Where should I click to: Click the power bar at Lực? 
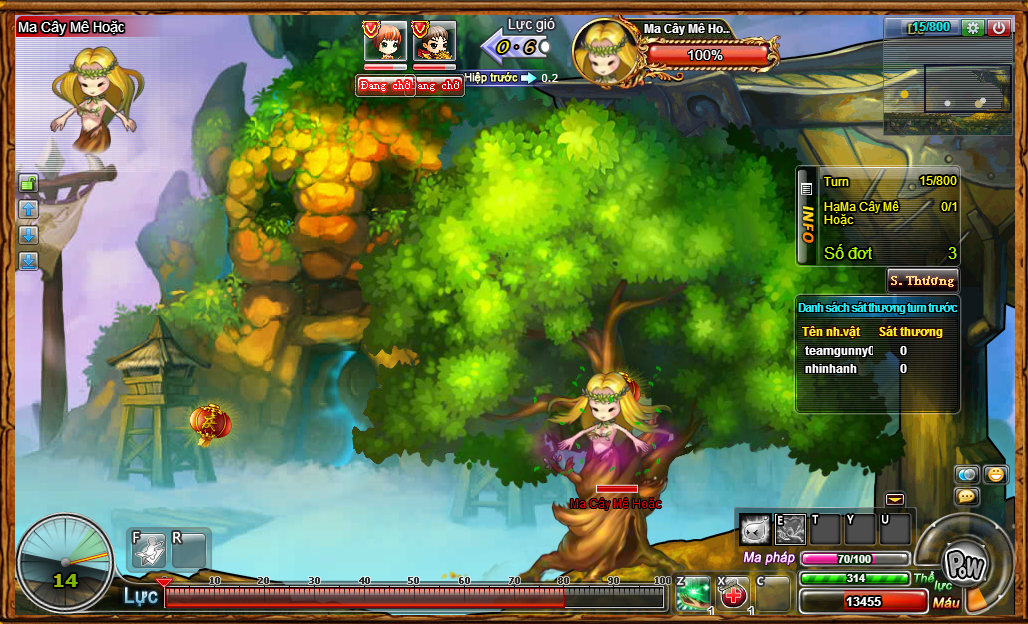[x=414, y=598]
